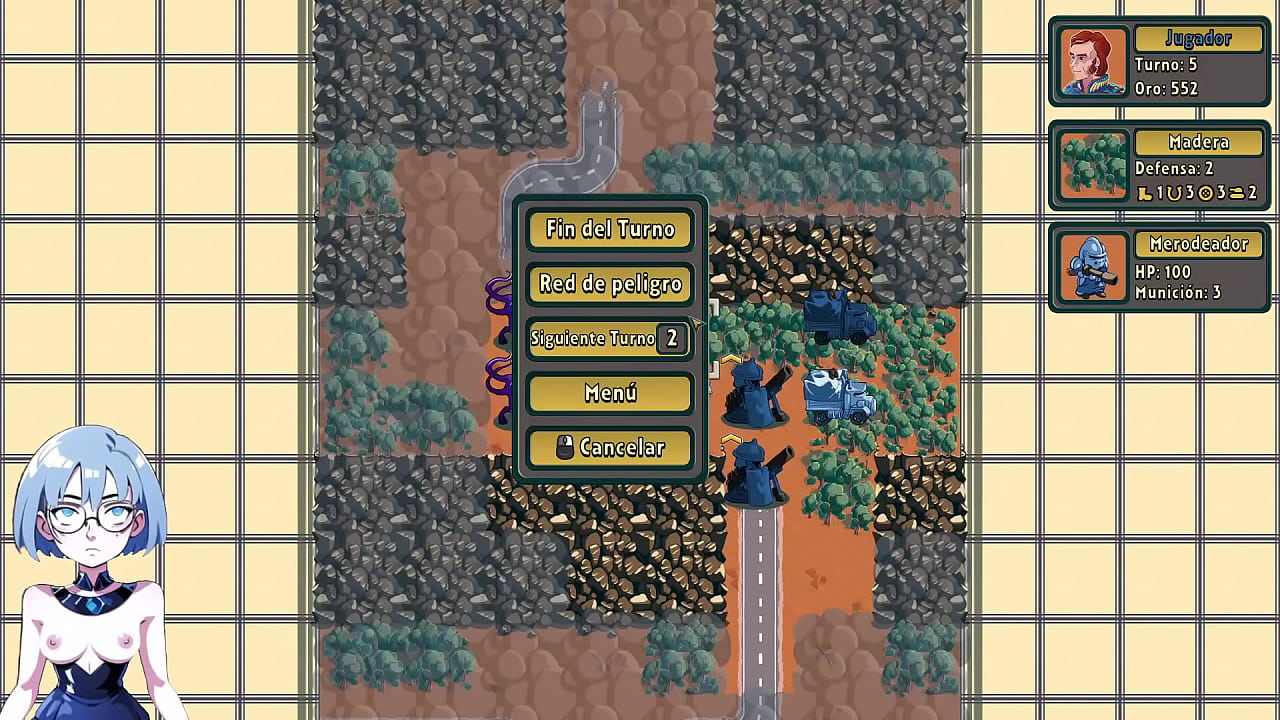The width and height of the screenshot is (1280, 720).
Task: End the turn with Fin del Turno
Action: [x=610, y=230]
